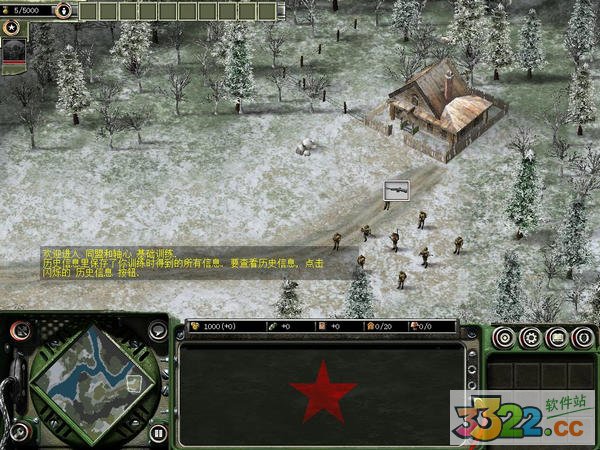The width and height of the screenshot is (600, 450).
Task: Open the book-shaped history info button
Action: click(x=556, y=338)
